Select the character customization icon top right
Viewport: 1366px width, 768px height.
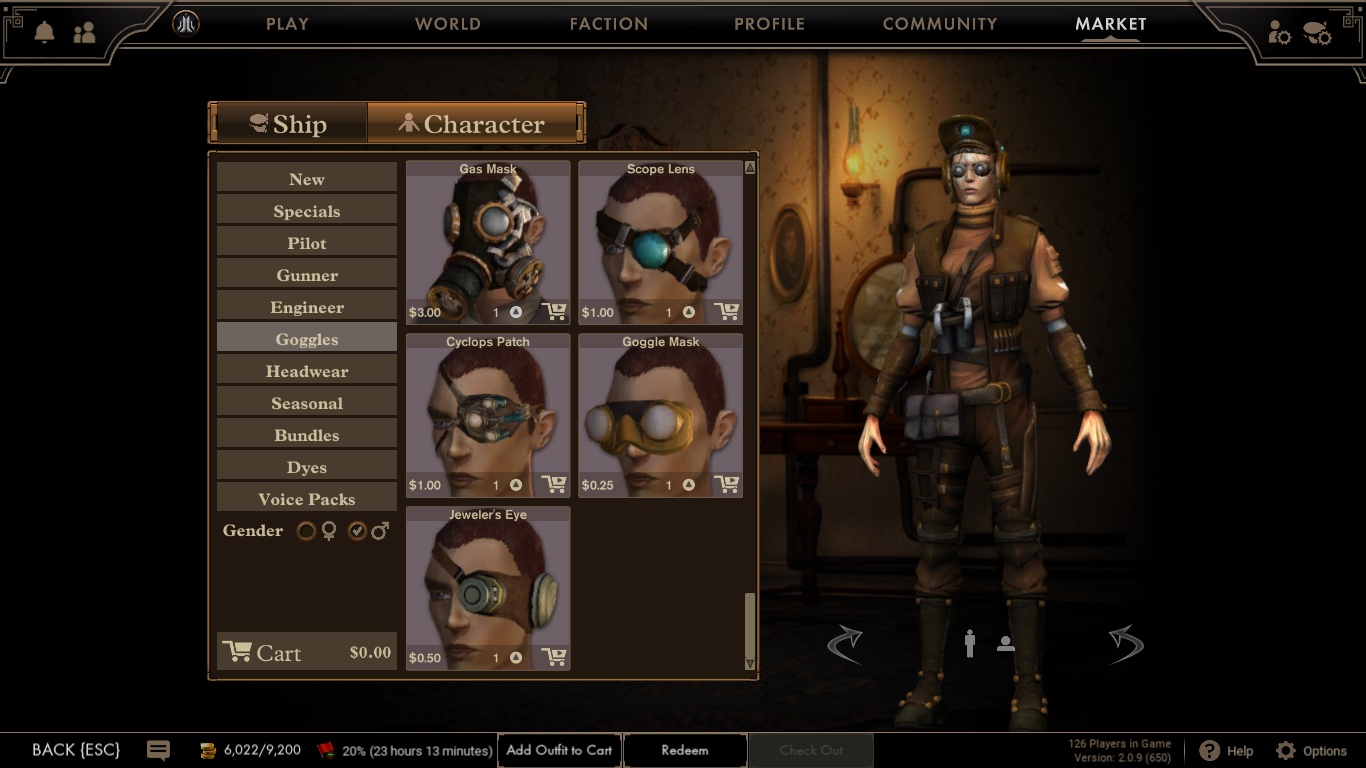(1278, 33)
